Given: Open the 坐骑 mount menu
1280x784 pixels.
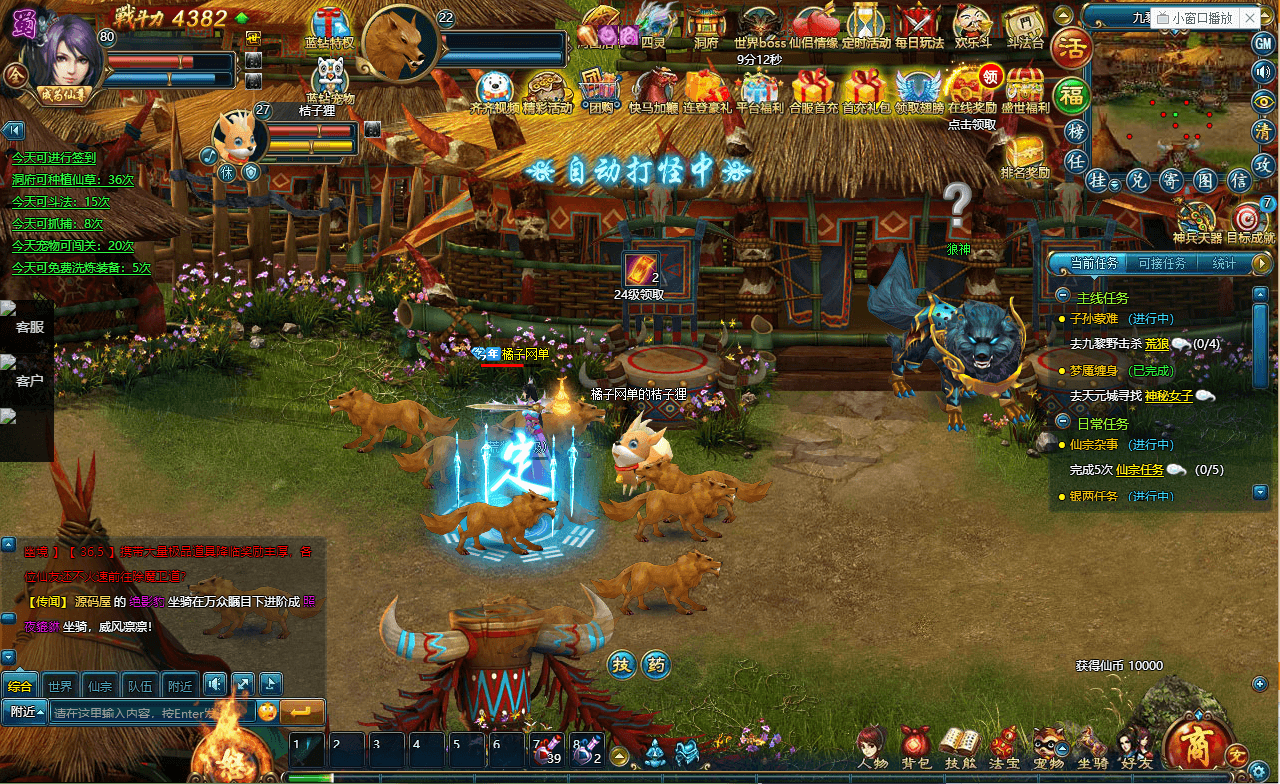Looking at the screenshot, I should point(1092,746).
